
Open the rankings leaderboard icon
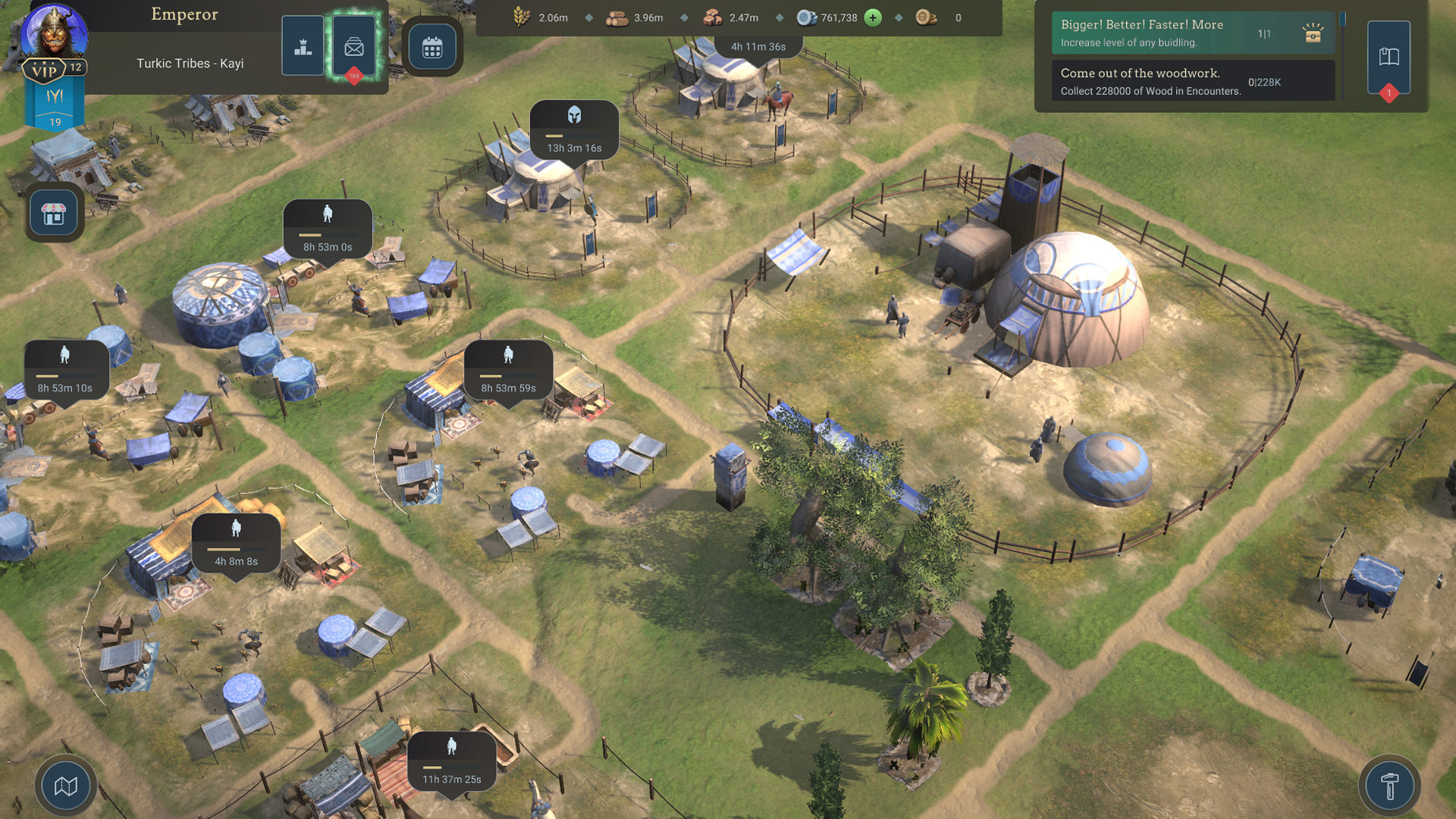click(303, 46)
